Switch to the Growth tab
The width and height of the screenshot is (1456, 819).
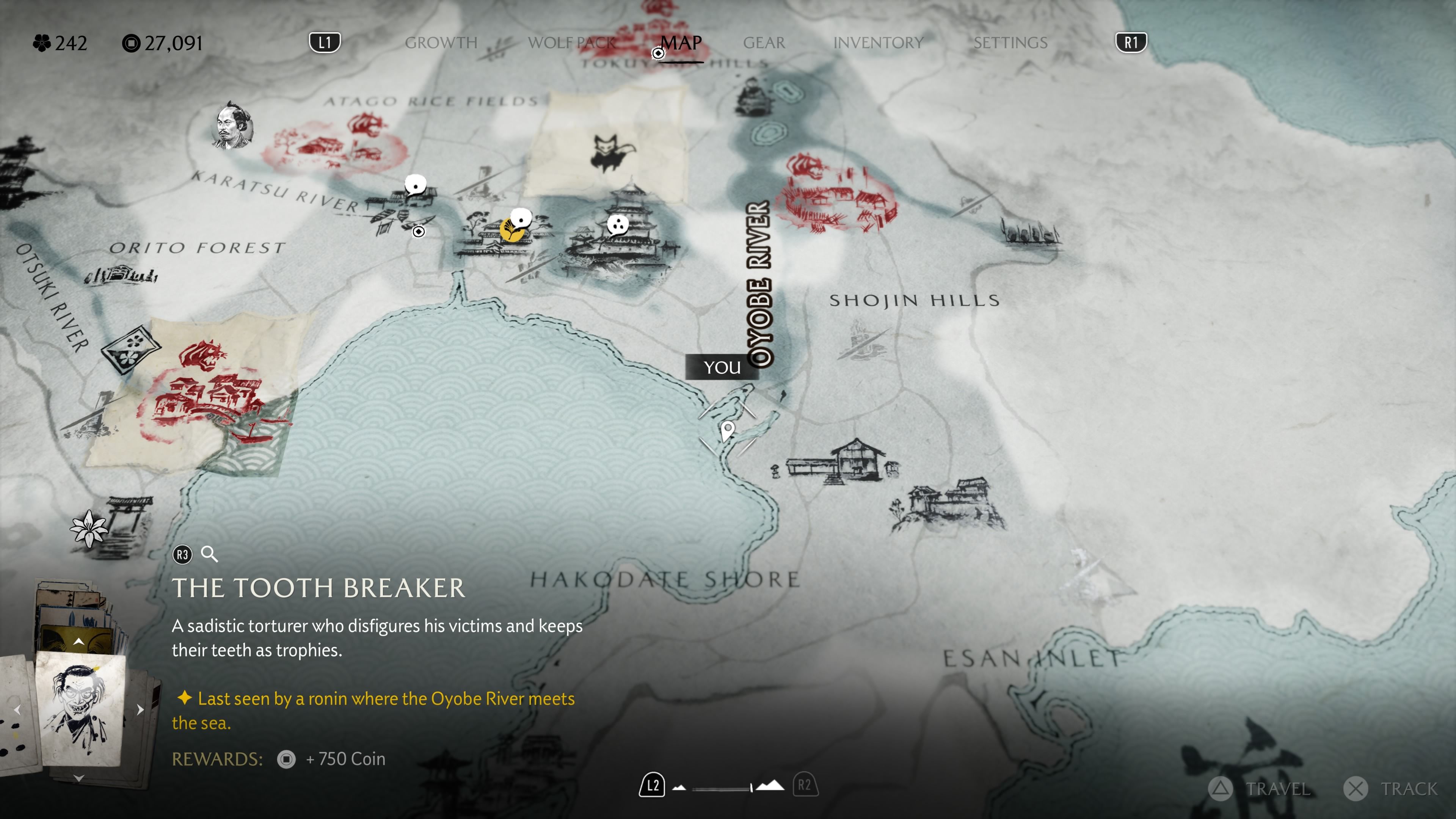441,43
